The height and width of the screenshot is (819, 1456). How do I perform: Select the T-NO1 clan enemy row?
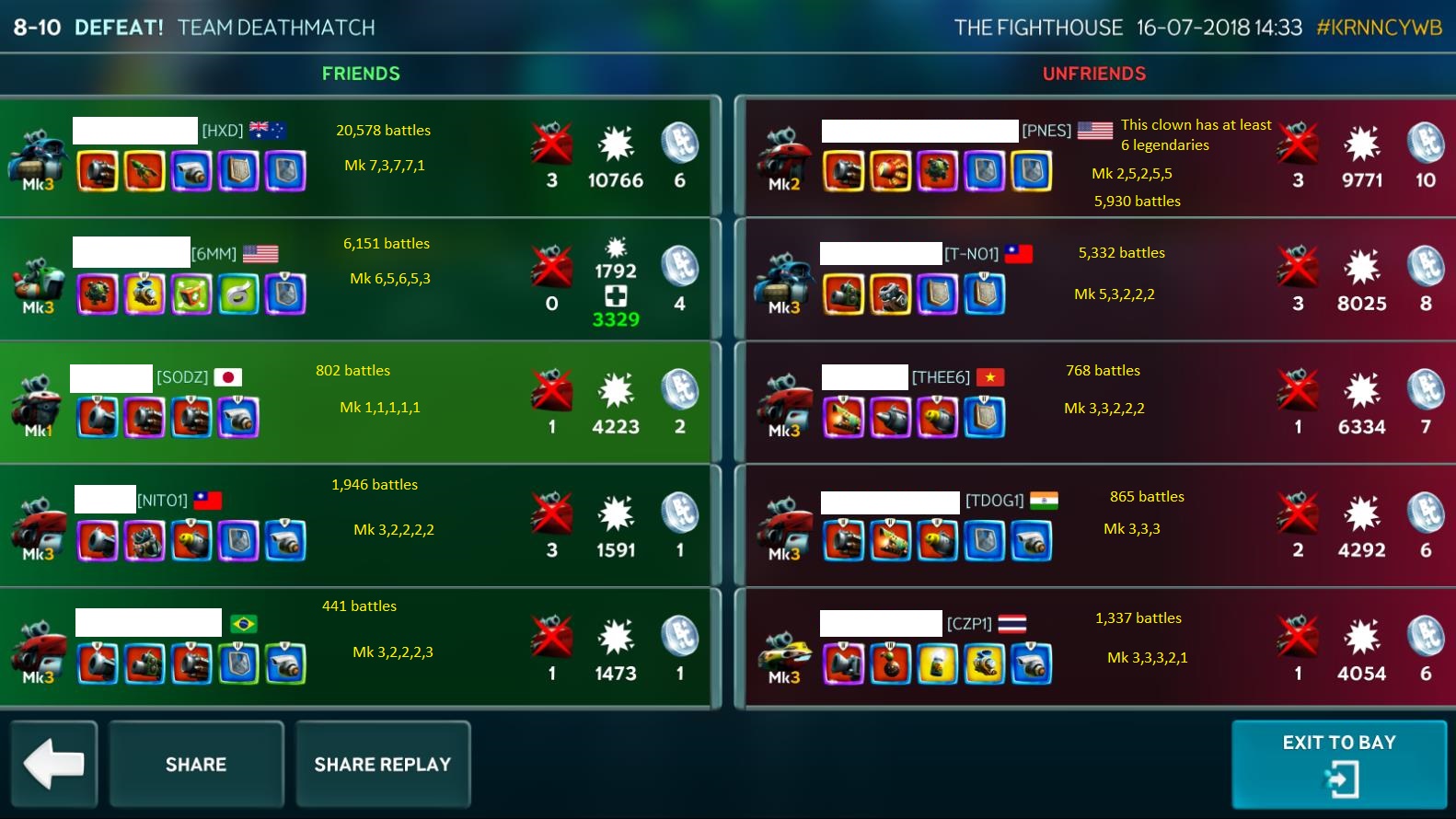coord(1095,280)
